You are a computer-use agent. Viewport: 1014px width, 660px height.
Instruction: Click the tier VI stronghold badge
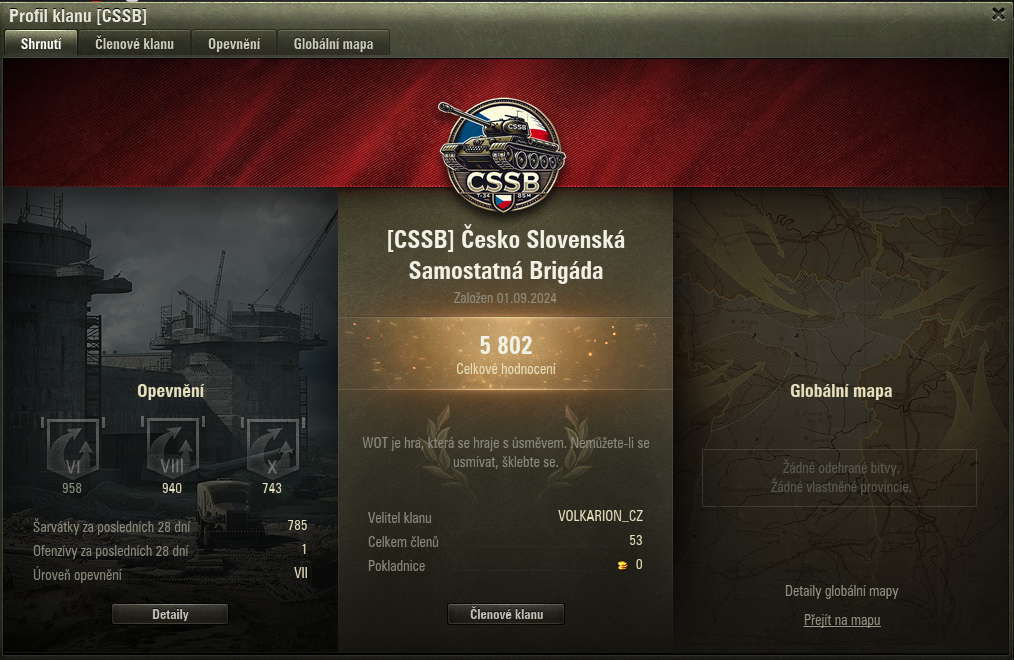[x=72, y=447]
